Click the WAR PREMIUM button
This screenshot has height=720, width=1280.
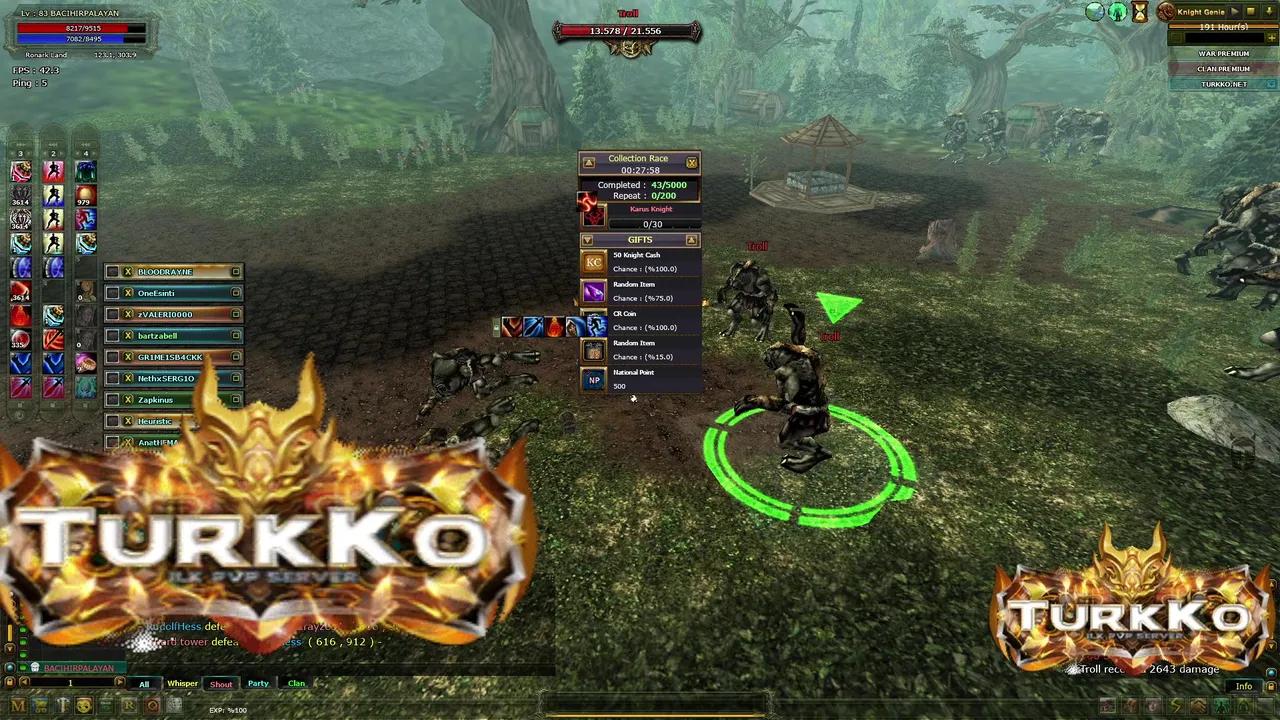point(1224,53)
